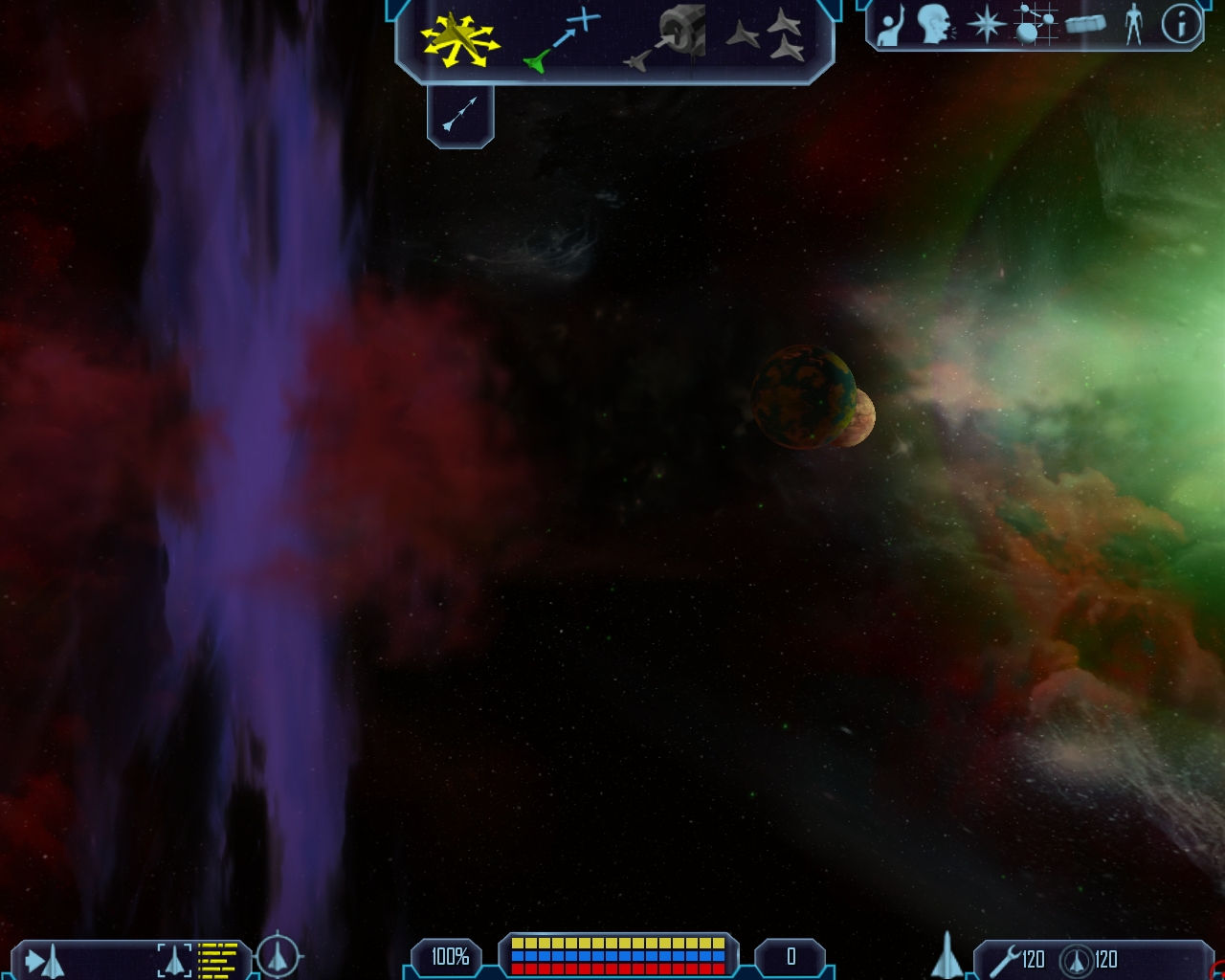Open the circled 'i' information button
This screenshot has width=1225, height=980.
pyautogui.click(x=1181, y=25)
